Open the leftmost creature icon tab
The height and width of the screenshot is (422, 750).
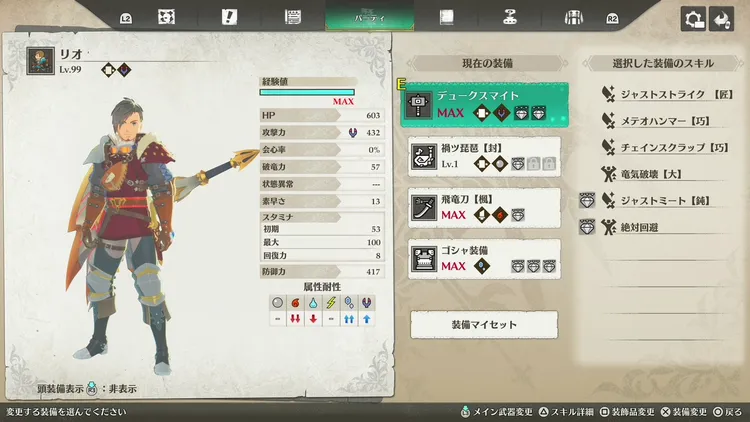(x=166, y=17)
